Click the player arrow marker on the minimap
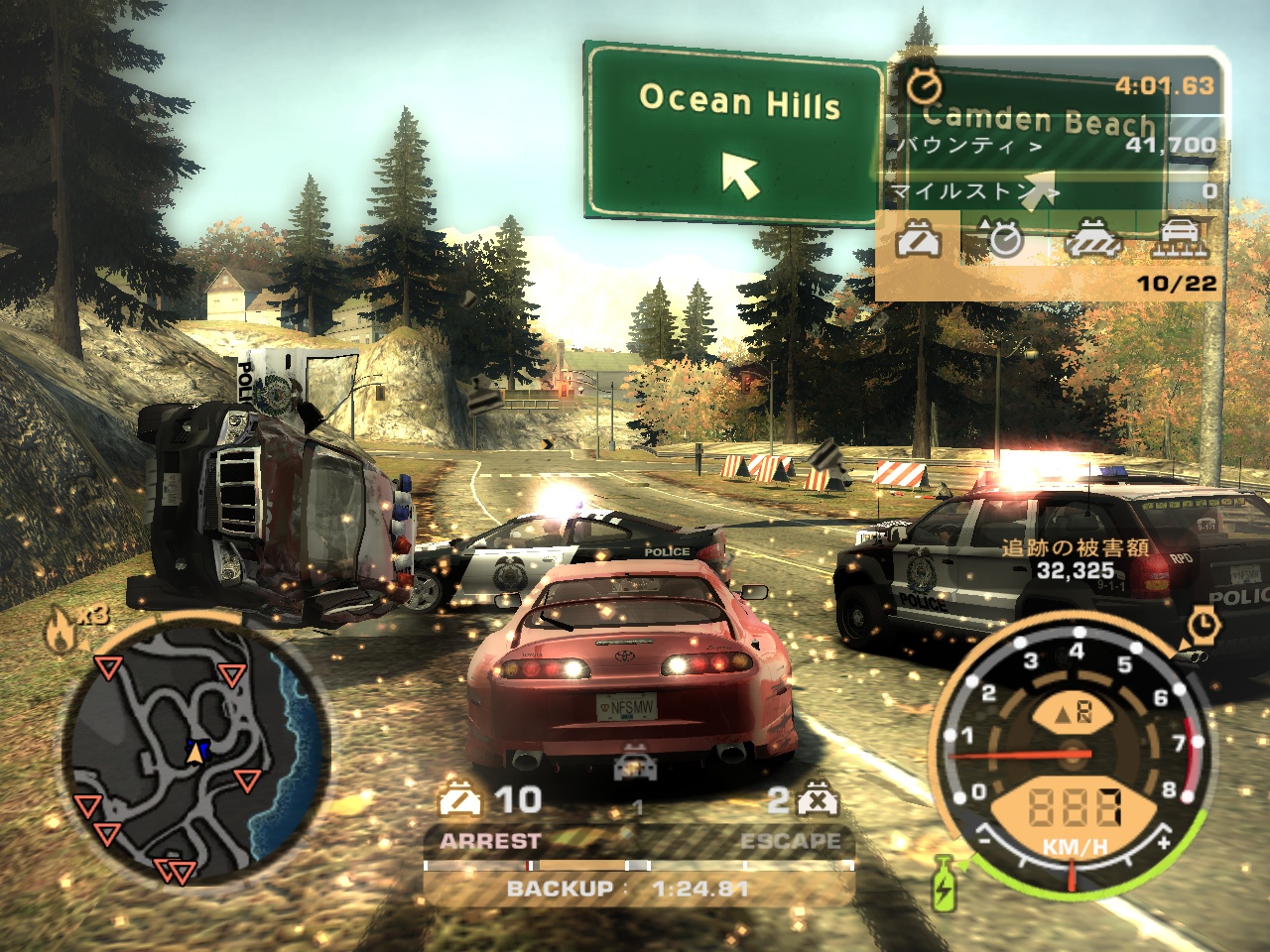The height and width of the screenshot is (952, 1270). coord(195,753)
